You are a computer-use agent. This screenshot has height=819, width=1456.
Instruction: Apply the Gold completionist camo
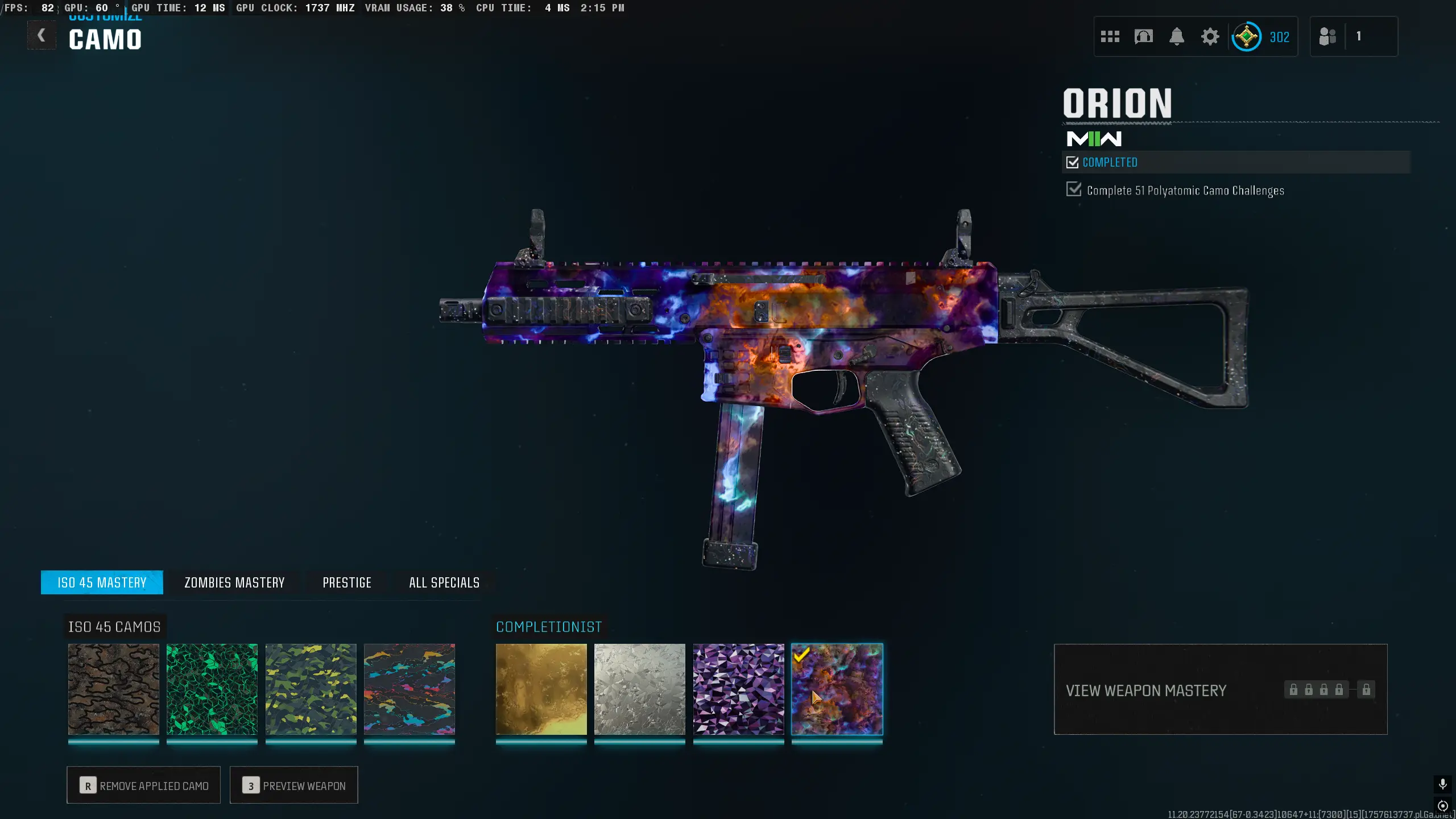(541, 689)
